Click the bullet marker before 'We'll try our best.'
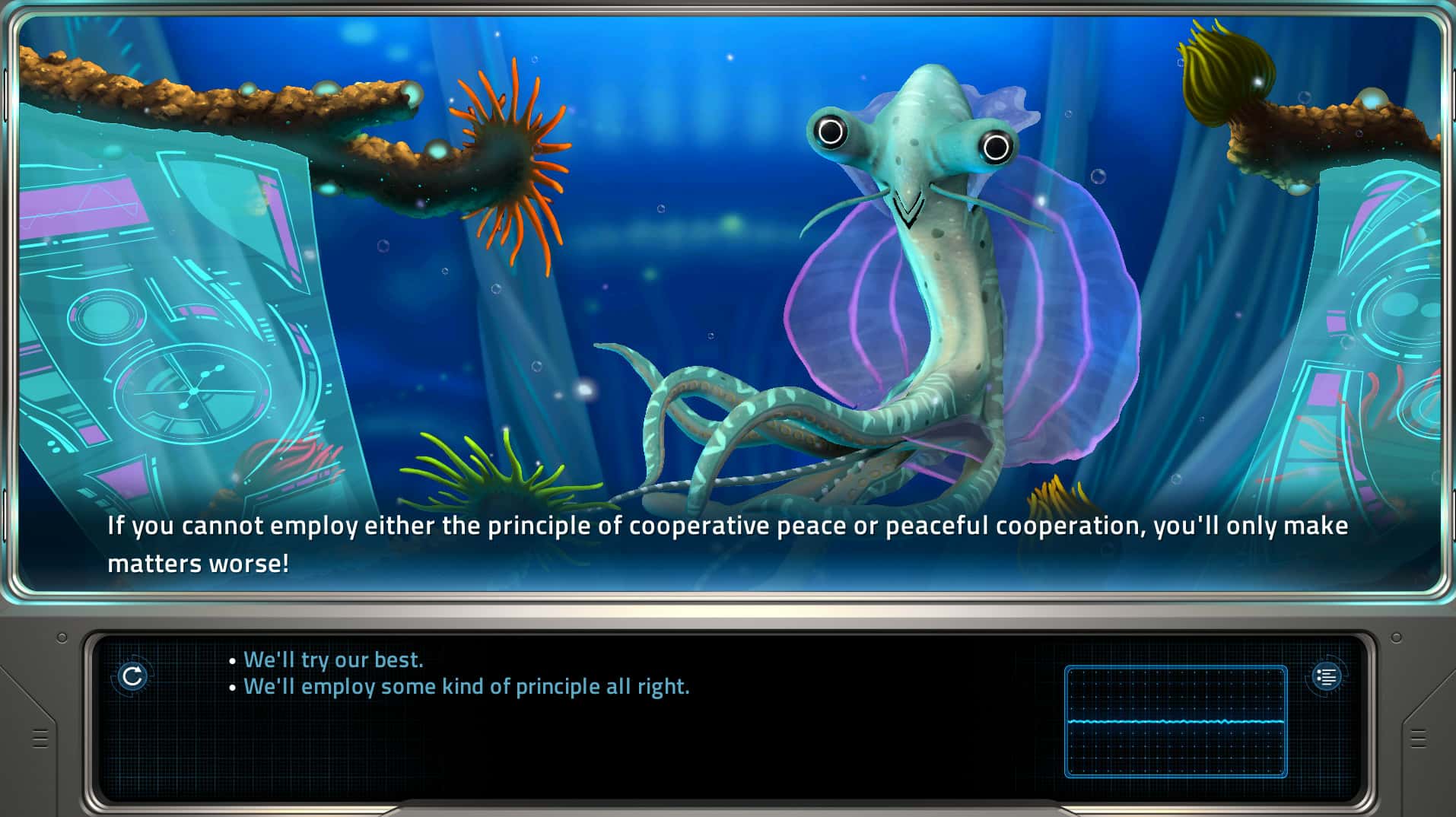This screenshot has width=1456, height=817. point(232,660)
